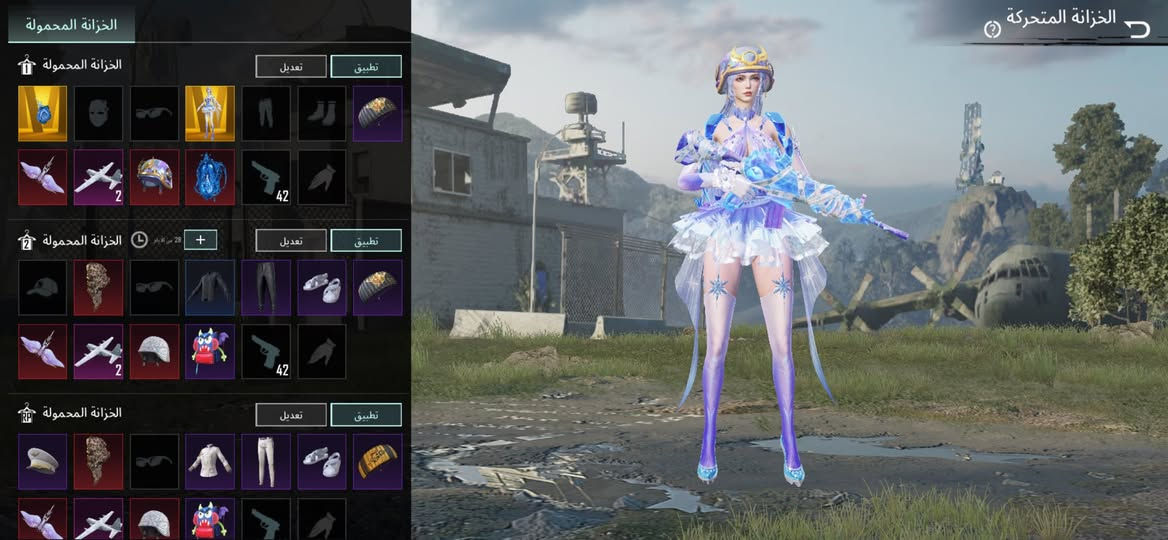Select the gold outfit set slot
The width and height of the screenshot is (1168, 540).
tap(210, 113)
